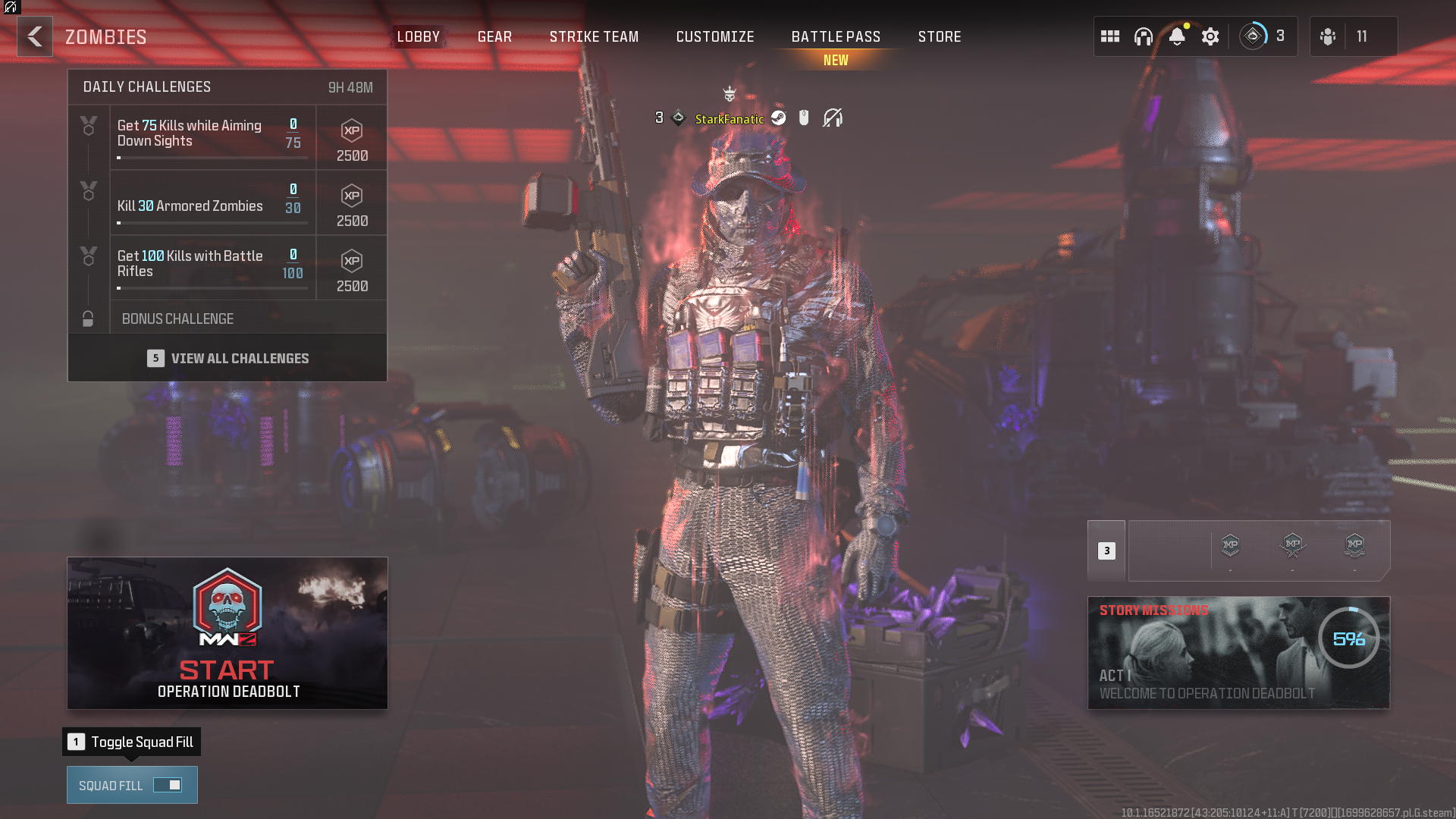Screen dimensions: 1456x819
Task: Open the audio channels headset icon
Action: 1143,36
